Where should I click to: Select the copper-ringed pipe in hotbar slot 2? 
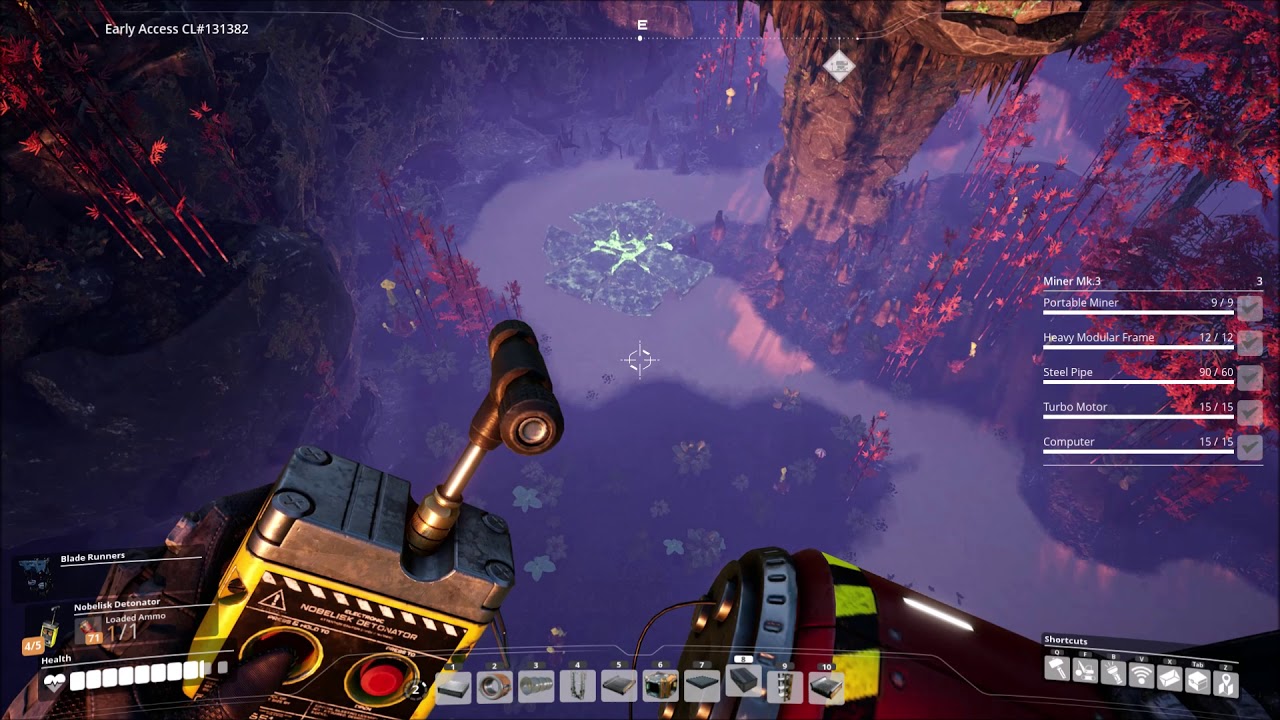[494, 686]
